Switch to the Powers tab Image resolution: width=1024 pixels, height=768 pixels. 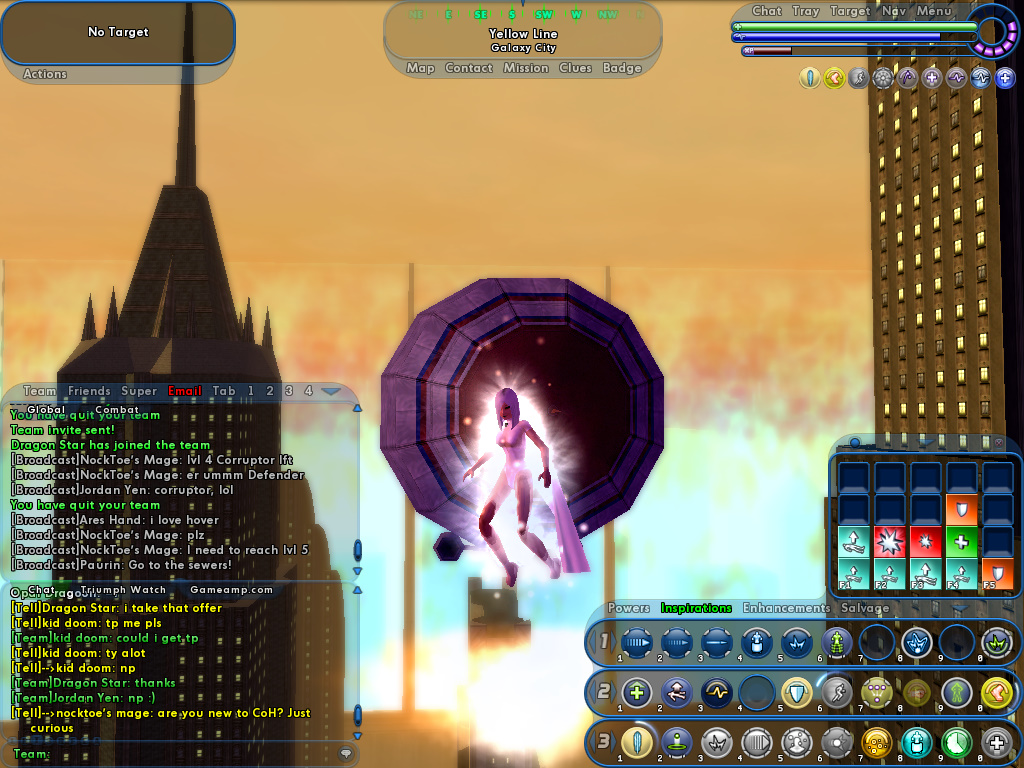[629, 607]
